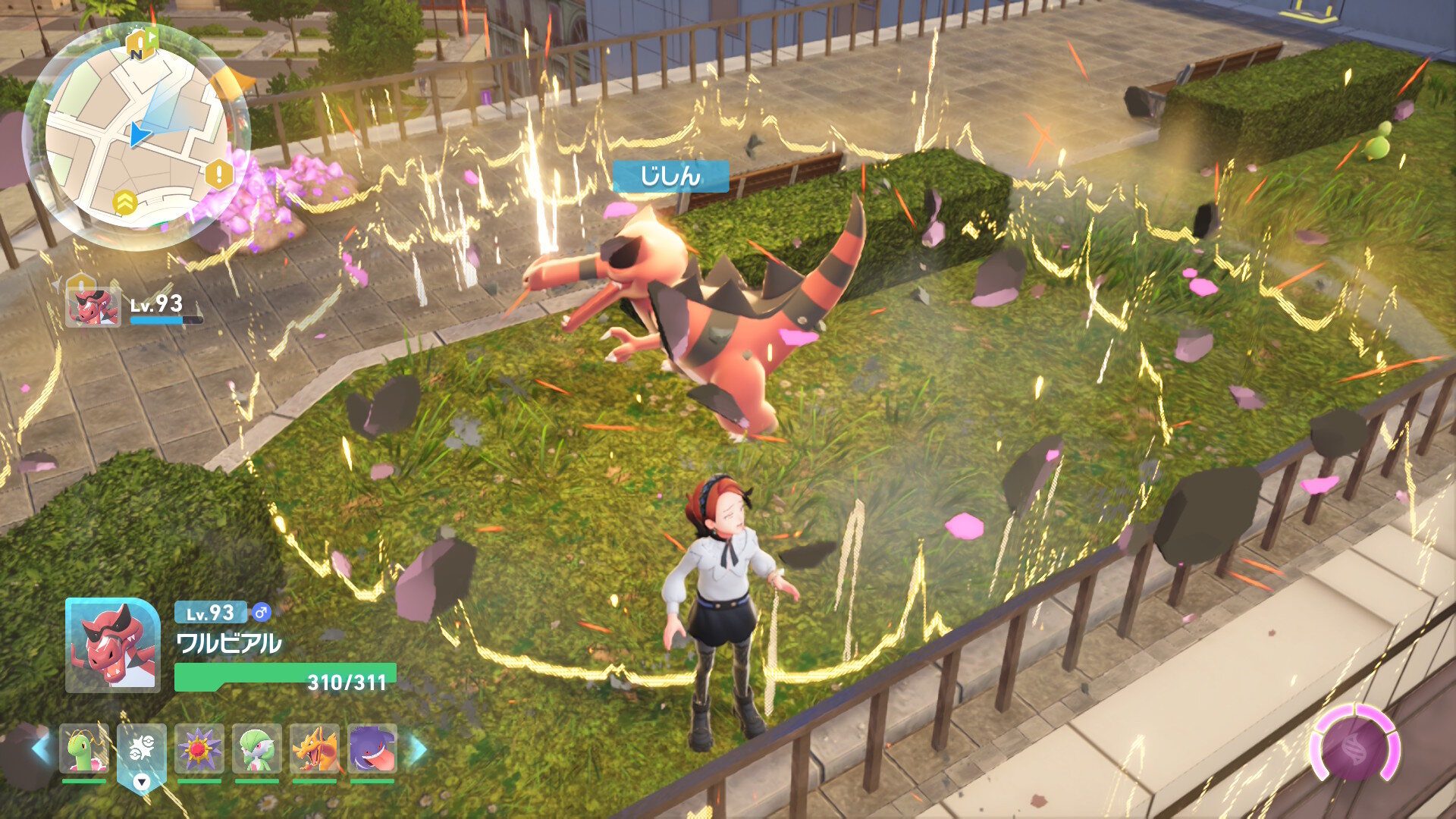Switch to Starmie in the party bar
The image size is (1456, 819).
[199, 749]
